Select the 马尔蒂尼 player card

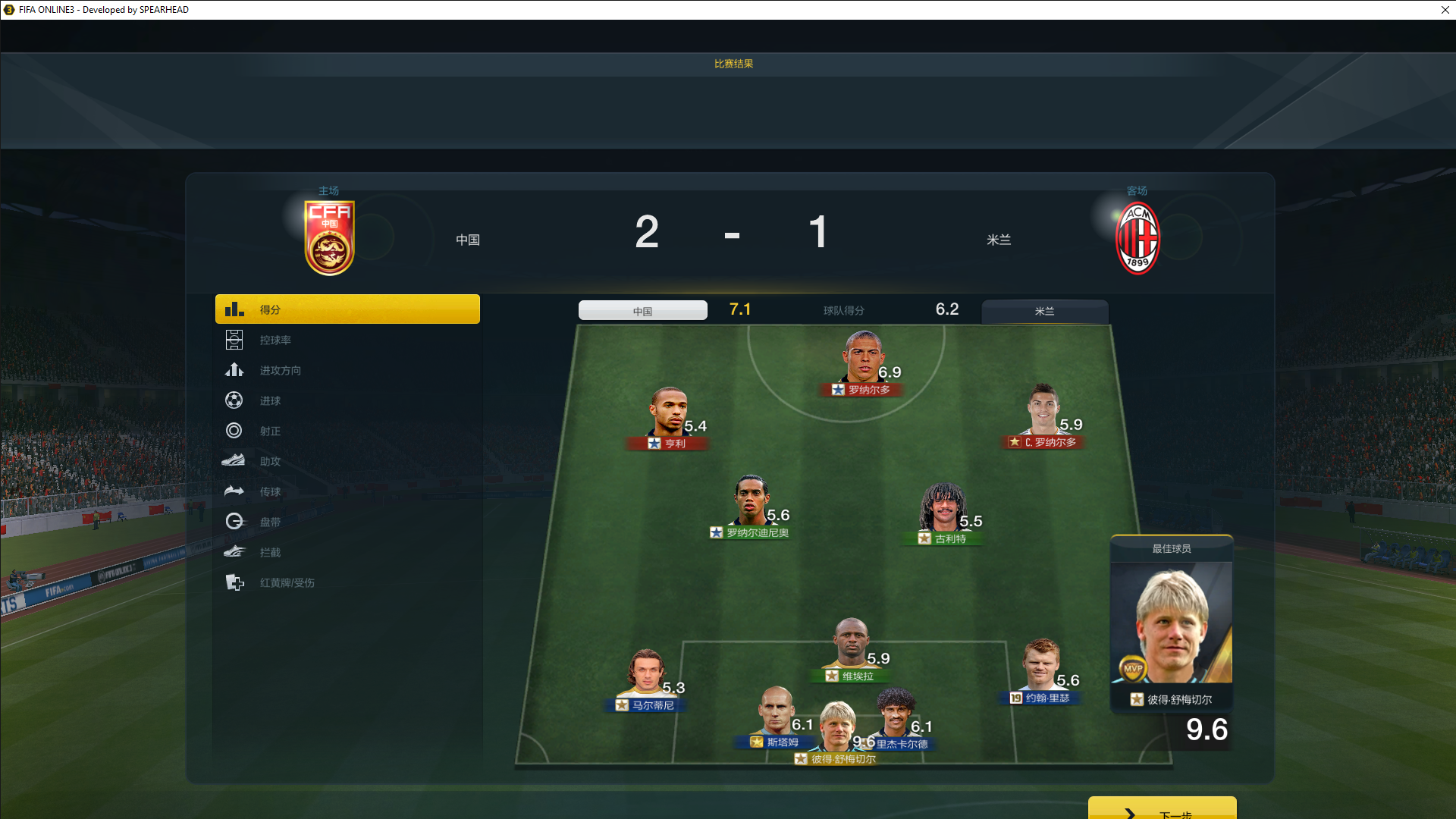[x=646, y=679]
